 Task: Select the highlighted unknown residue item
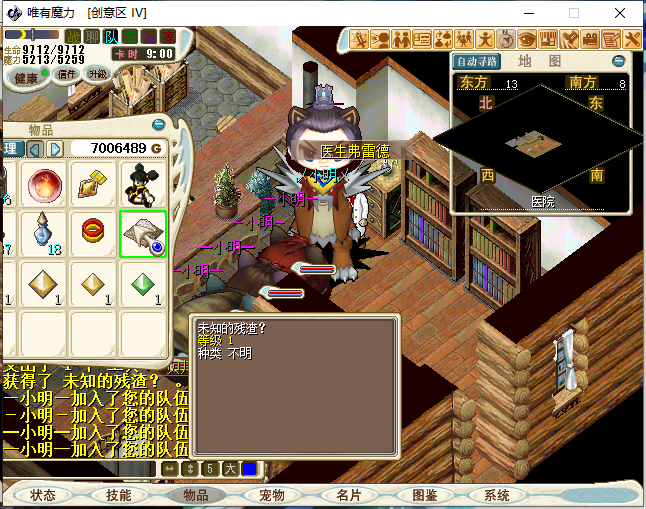143,234
